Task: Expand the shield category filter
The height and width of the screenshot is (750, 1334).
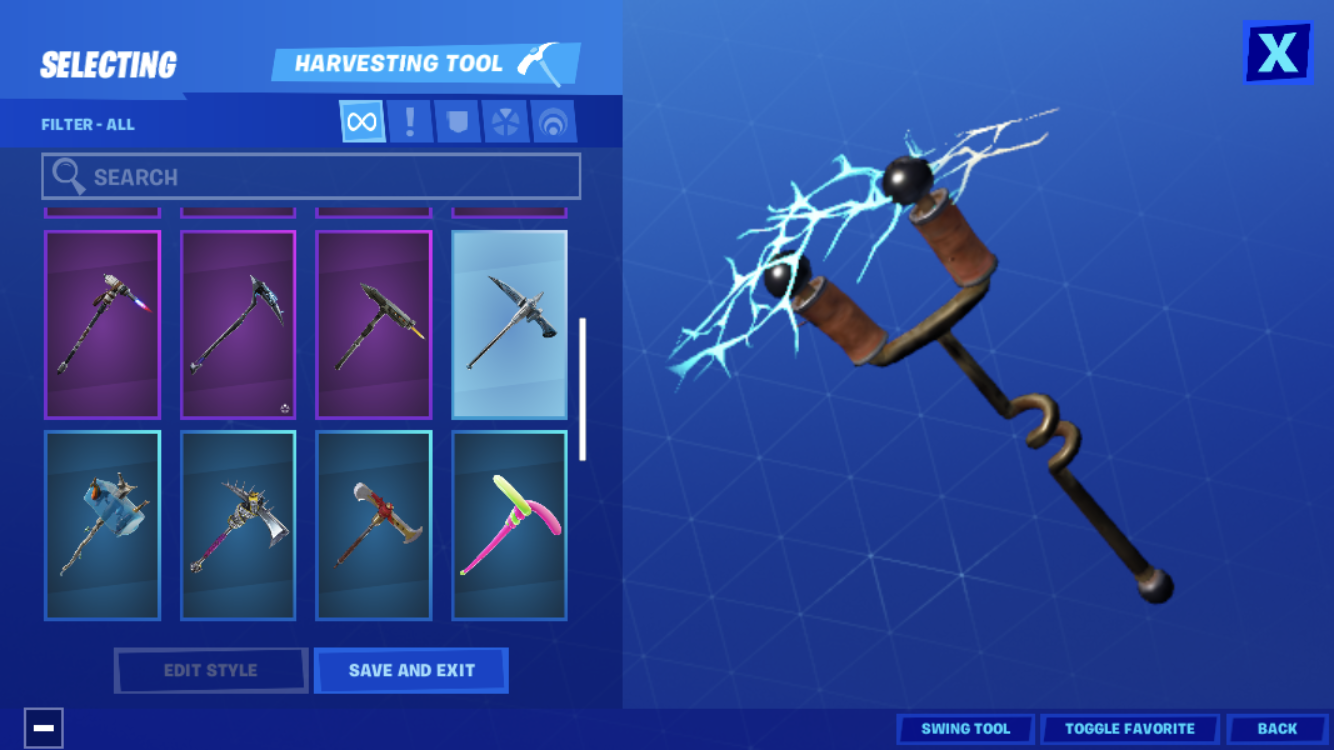Action: tap(457, 121)
